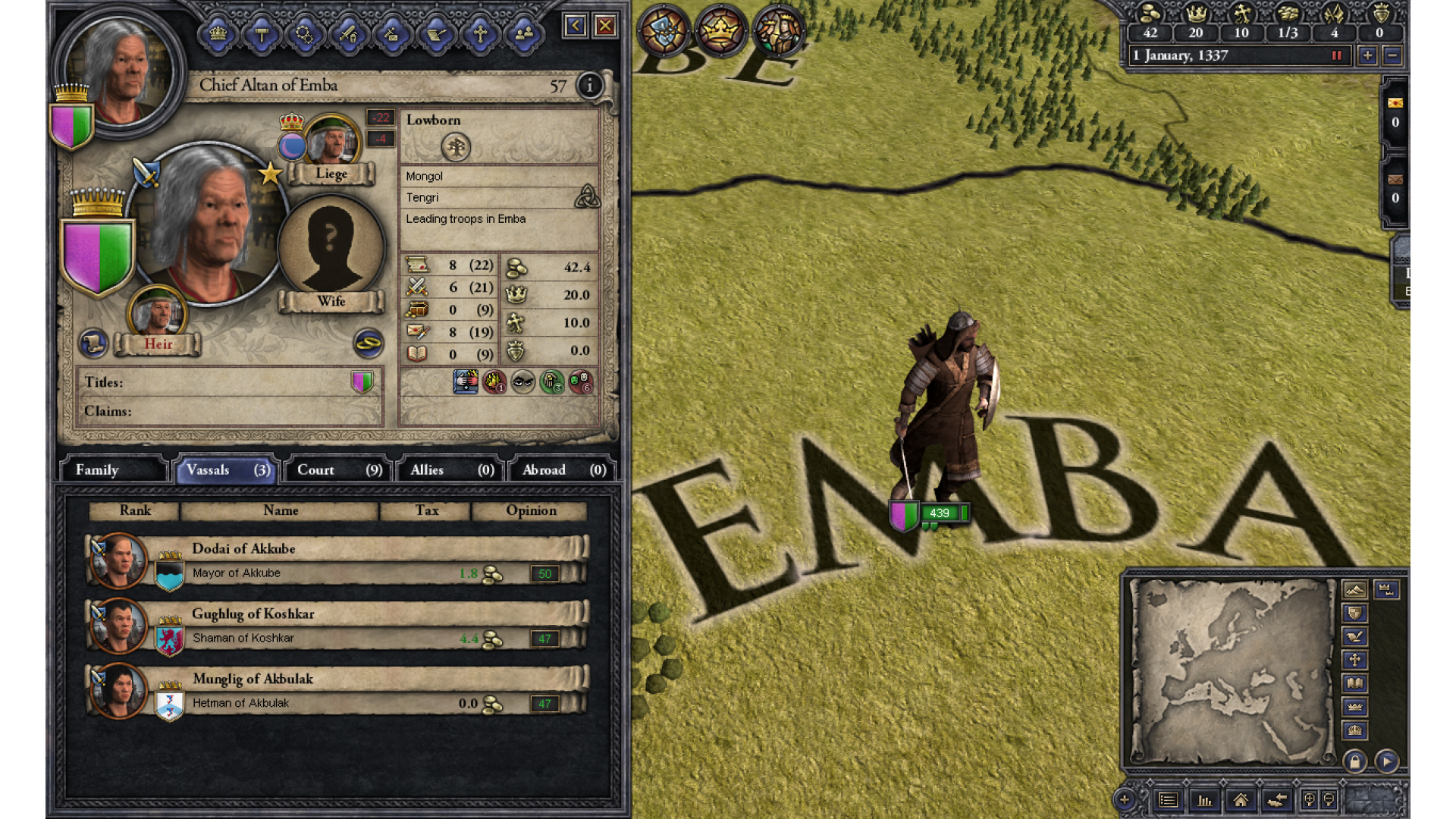This screenshot has width=1456, height=819.
Task: Increase game speed with plus button
Action: click(x=1367, y=55)
